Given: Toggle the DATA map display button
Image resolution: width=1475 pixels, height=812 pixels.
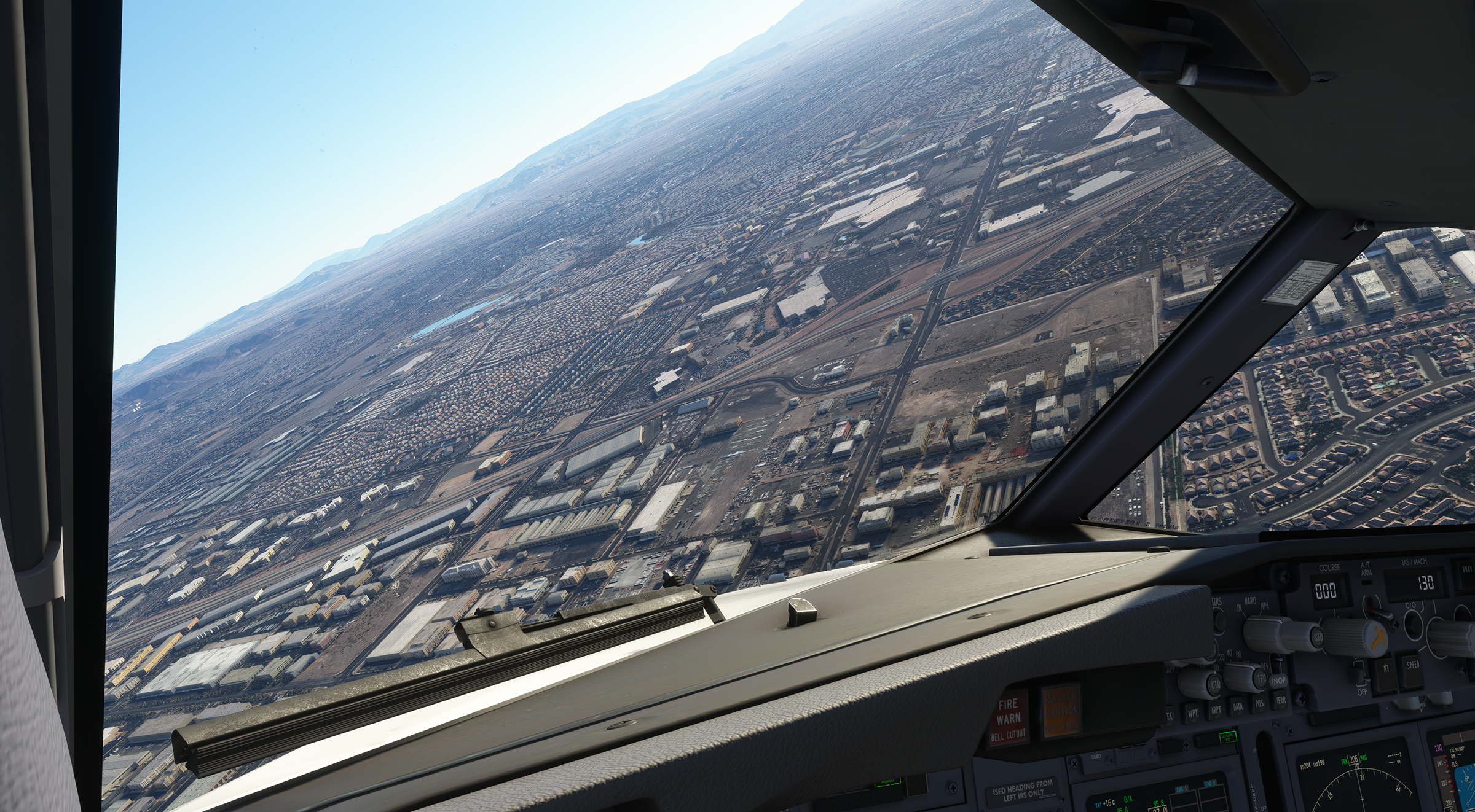Looking at the screenshot, I should pyautogui.click(x=1238, y=706).
